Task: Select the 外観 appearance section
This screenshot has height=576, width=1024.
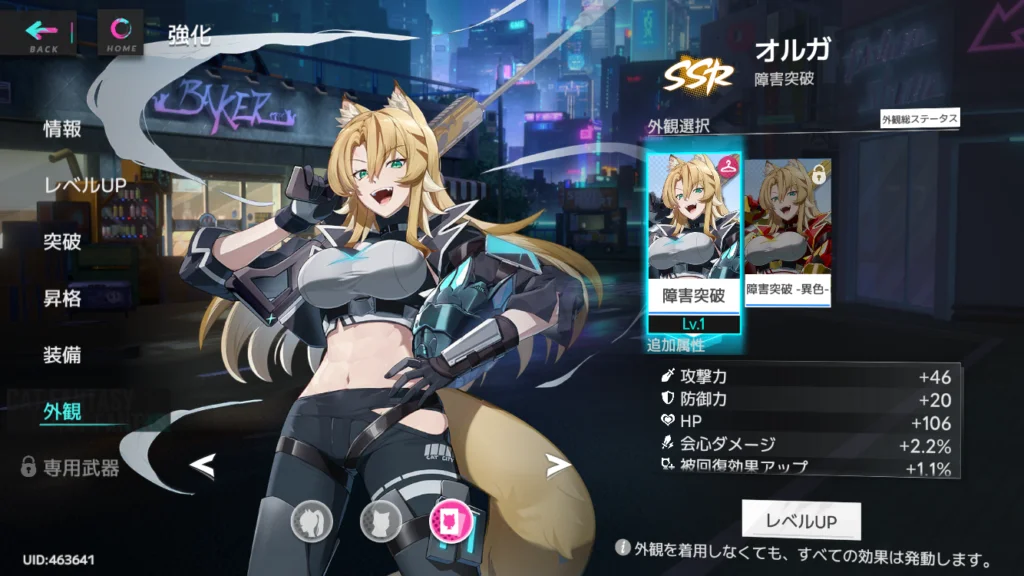Action: tap(62, 411)
